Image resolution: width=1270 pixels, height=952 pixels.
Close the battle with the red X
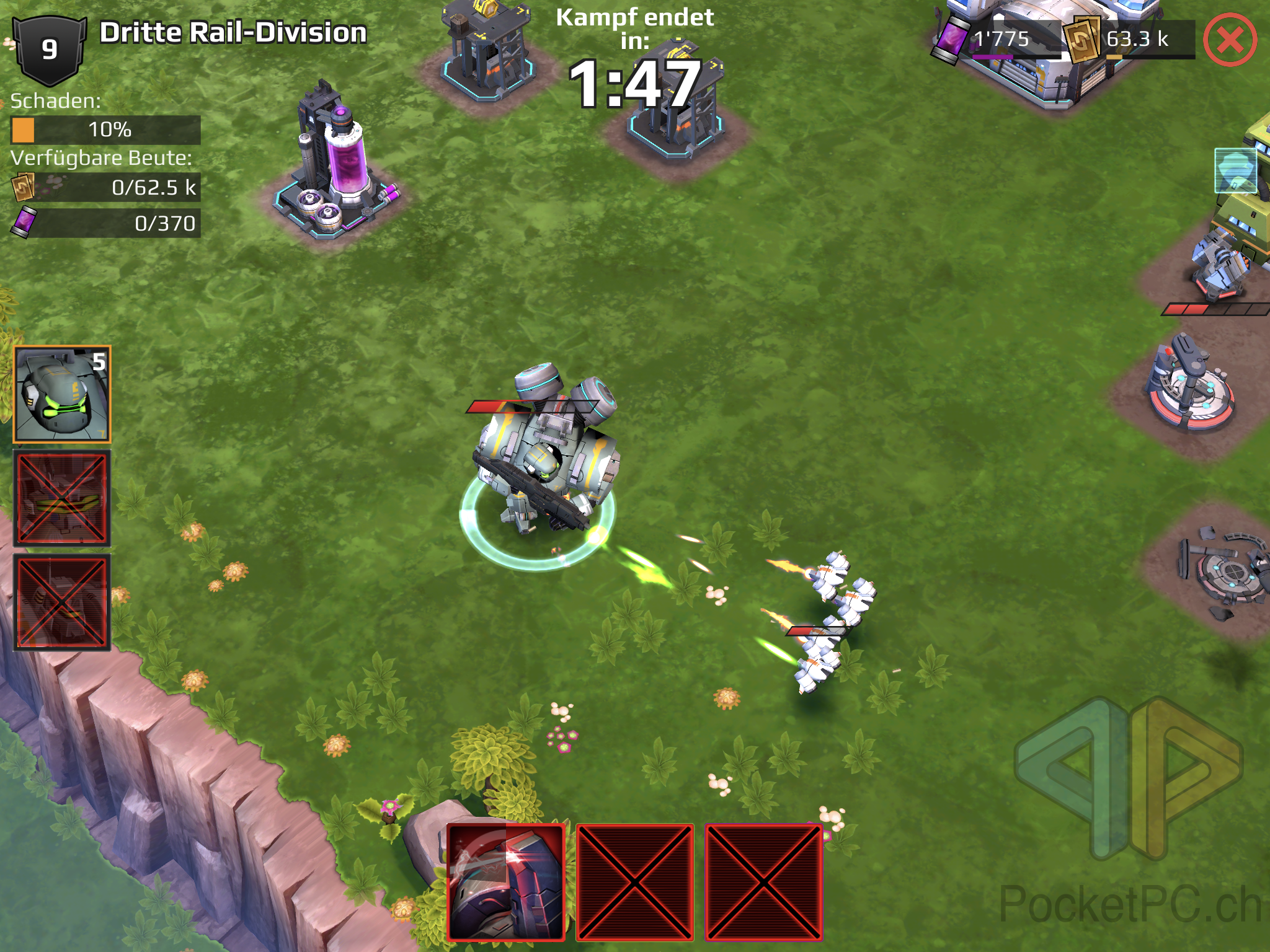coord(1230,40)
